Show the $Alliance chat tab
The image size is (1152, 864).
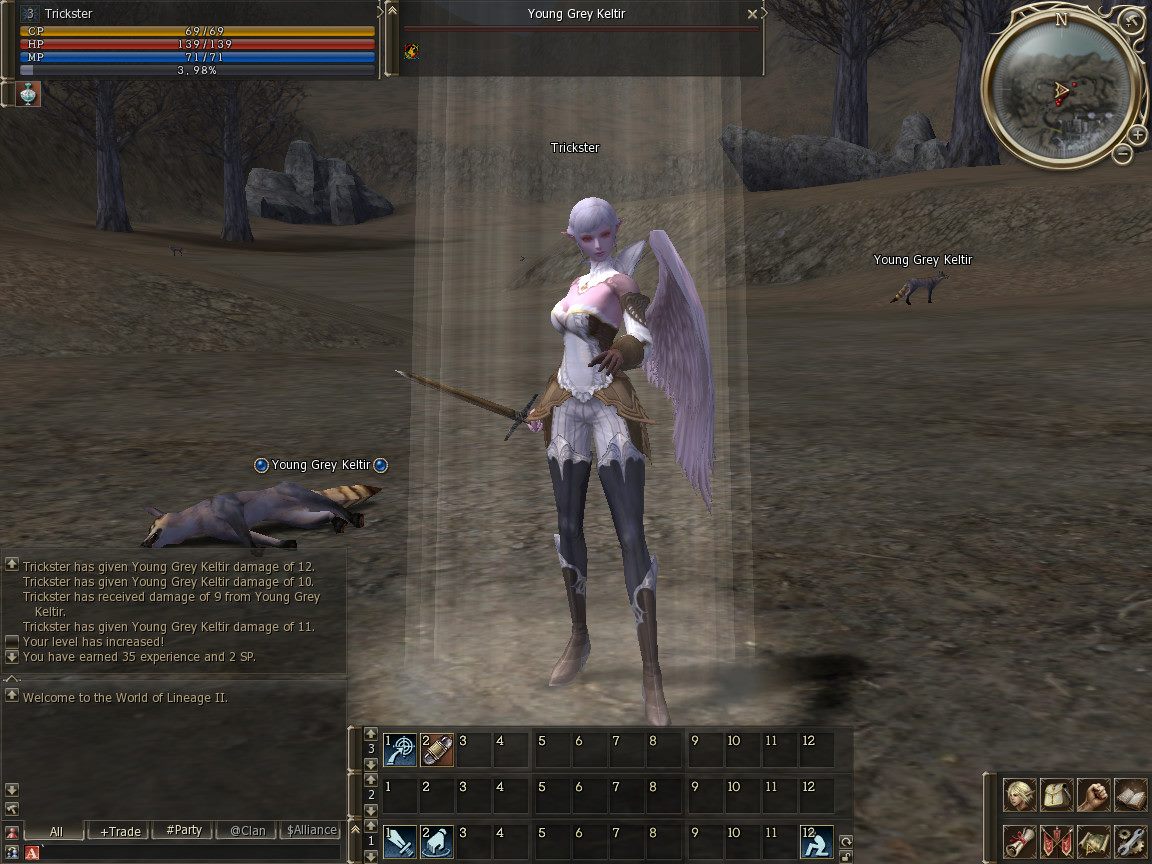(311, 831)
